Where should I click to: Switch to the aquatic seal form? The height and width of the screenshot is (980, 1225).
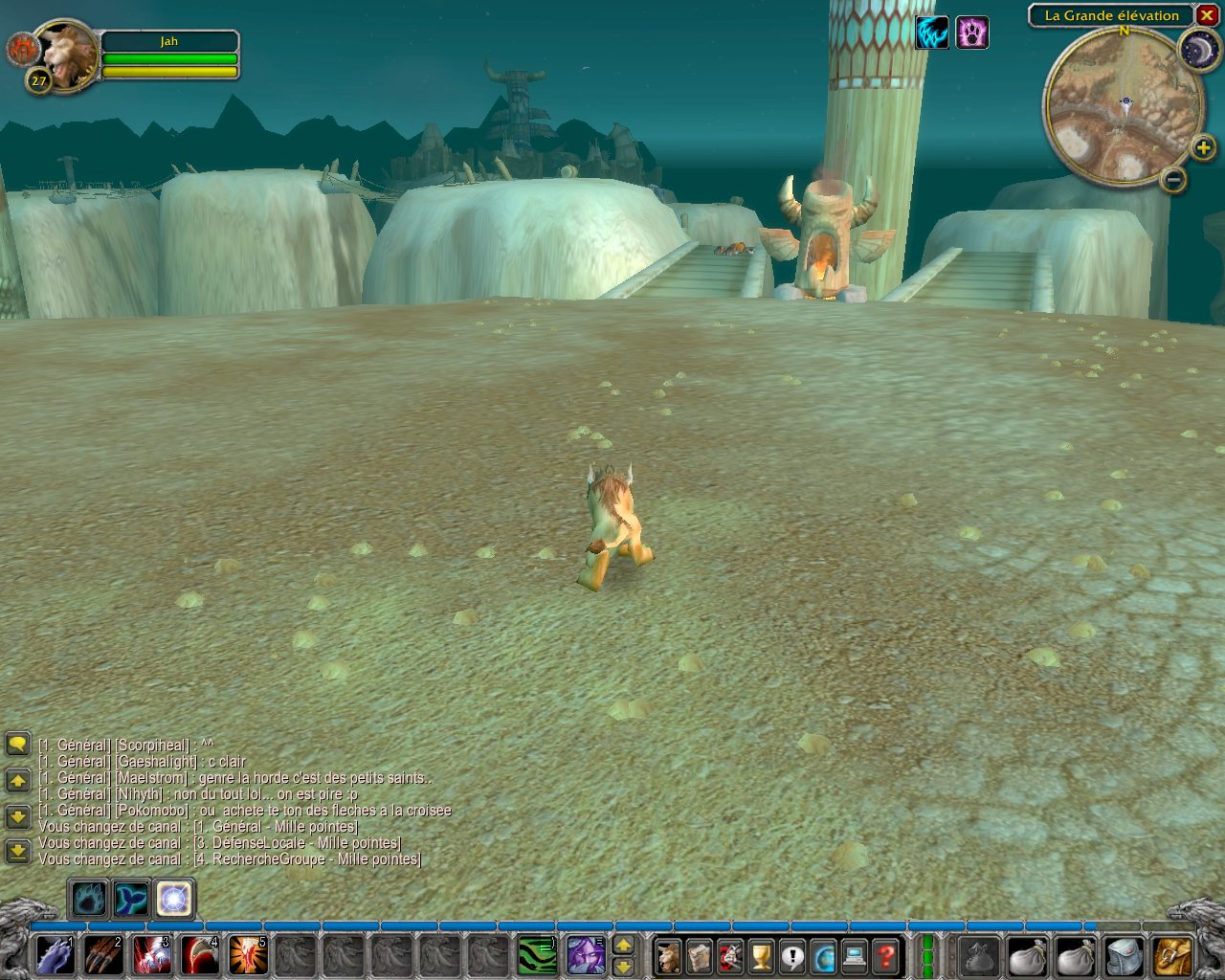[131, 900]
